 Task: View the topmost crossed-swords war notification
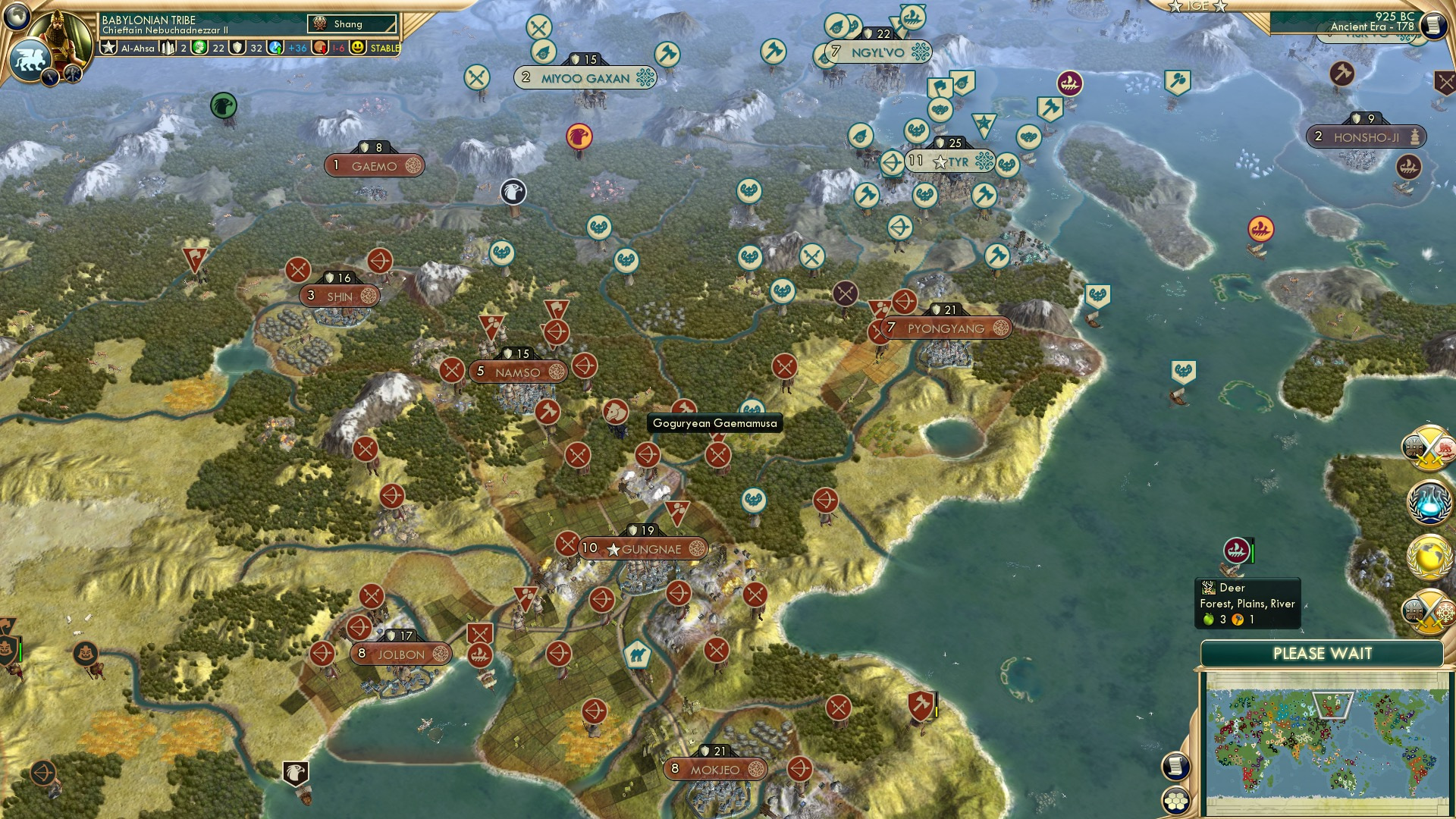[1429, 450]
